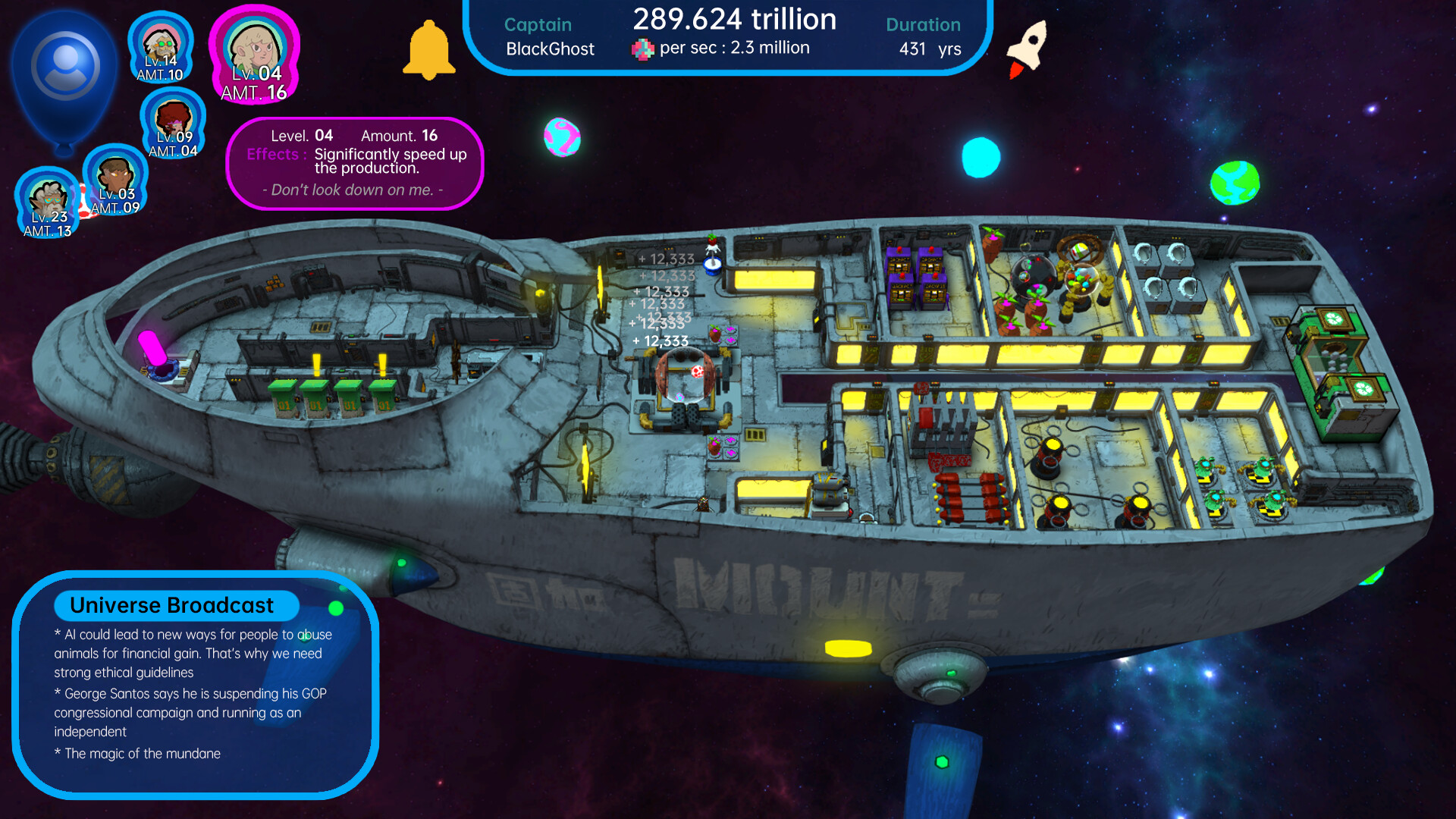The image size is (1456, 819).
Task: Click the Level 04 Effects tooltip panel
Action: (x=355, y=161)
